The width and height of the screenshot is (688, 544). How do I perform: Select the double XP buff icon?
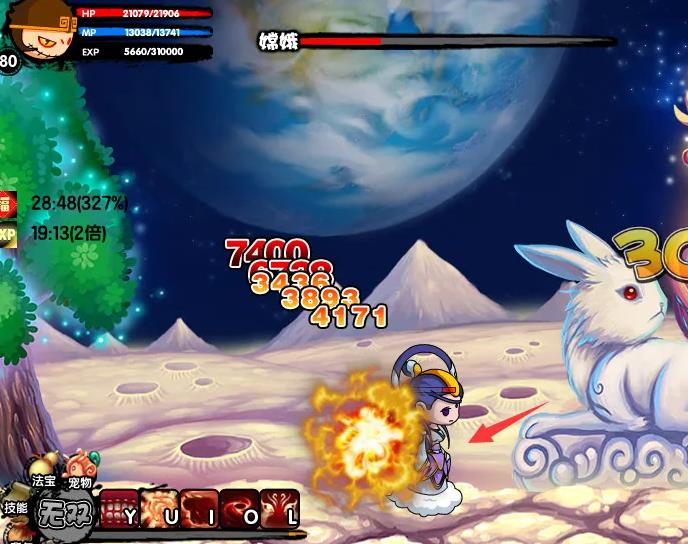pyautogui.click(x=8, y=234)
